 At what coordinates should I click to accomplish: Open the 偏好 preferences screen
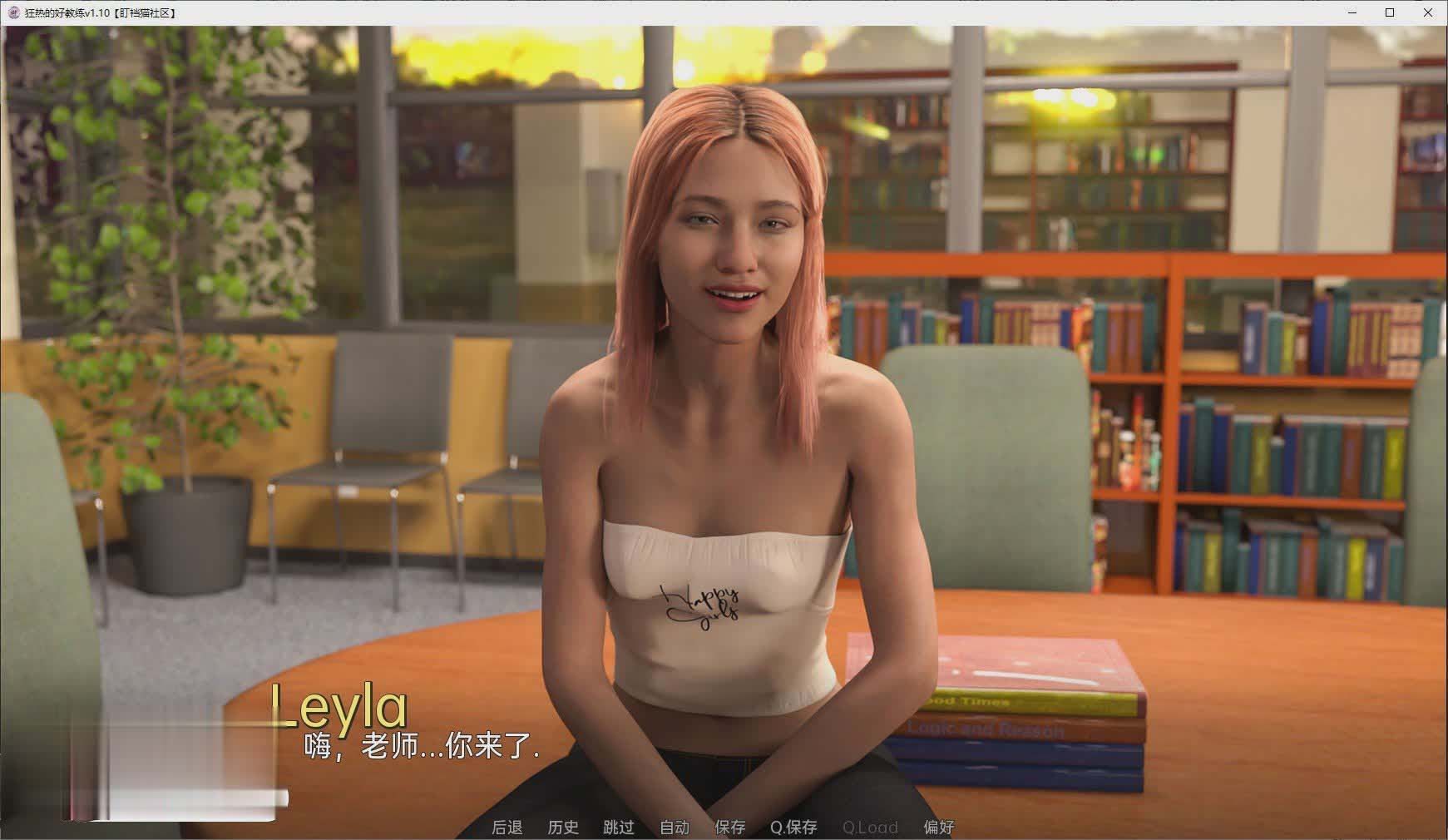pyautogui.click(x=939, y=827)
